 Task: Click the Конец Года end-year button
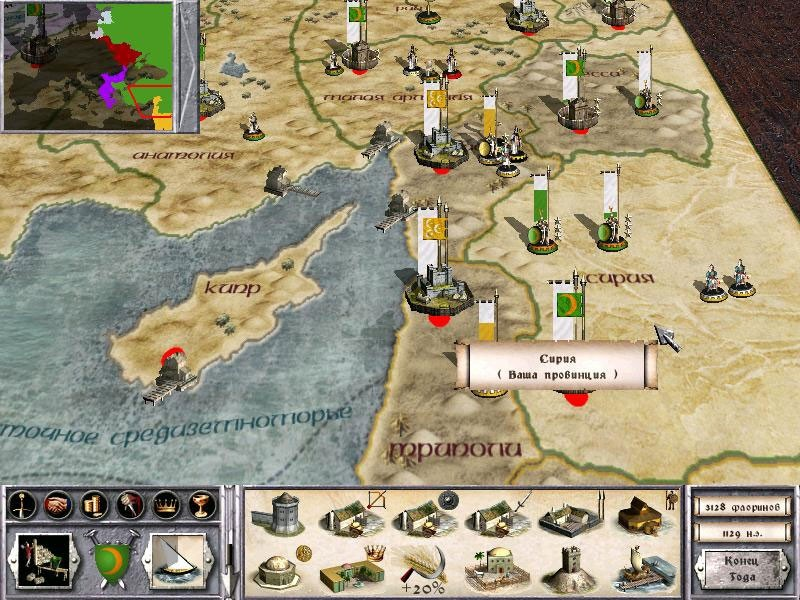click(740, 570)
